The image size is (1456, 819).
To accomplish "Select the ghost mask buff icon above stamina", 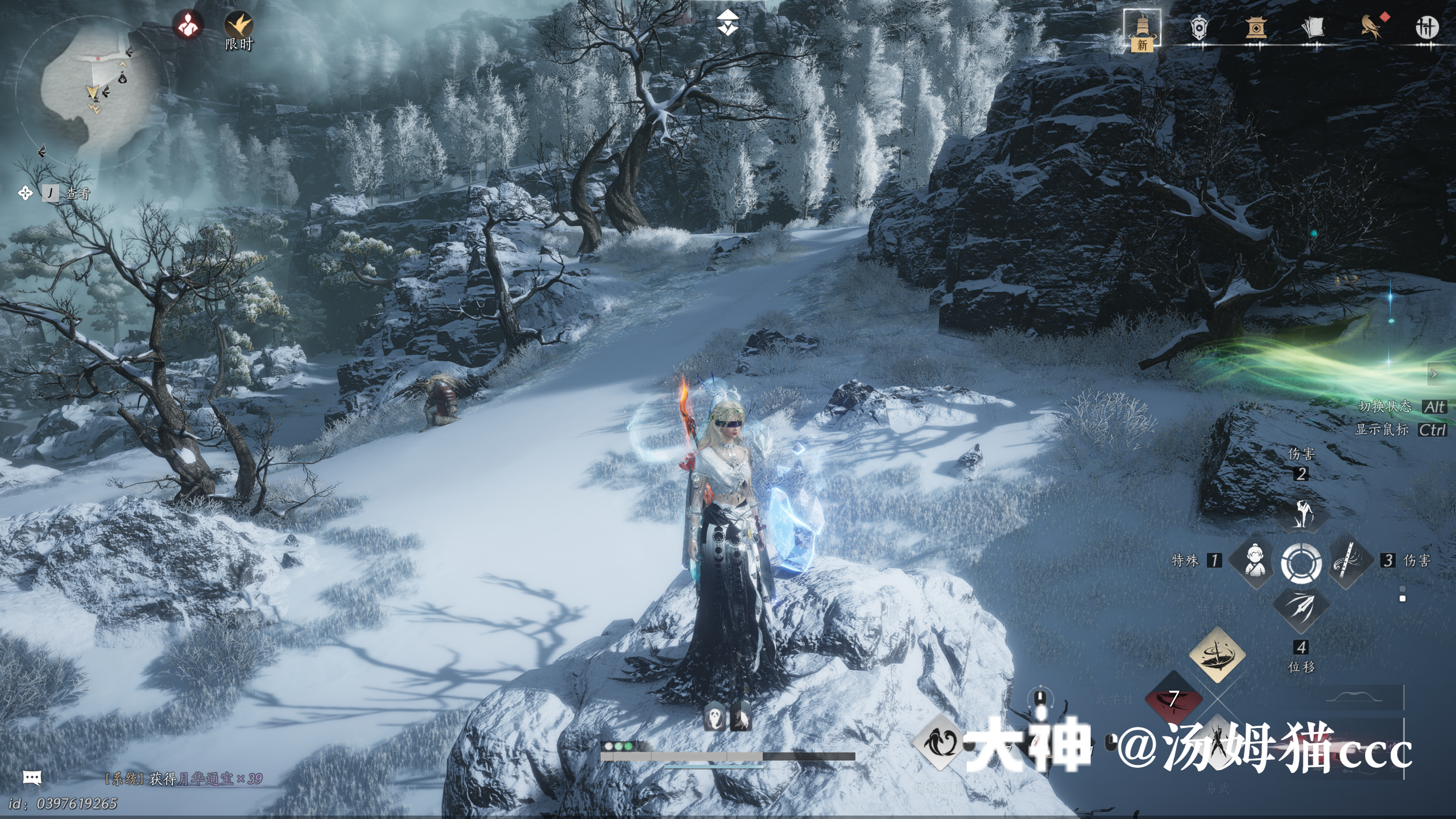I will (x=714, y=718).
